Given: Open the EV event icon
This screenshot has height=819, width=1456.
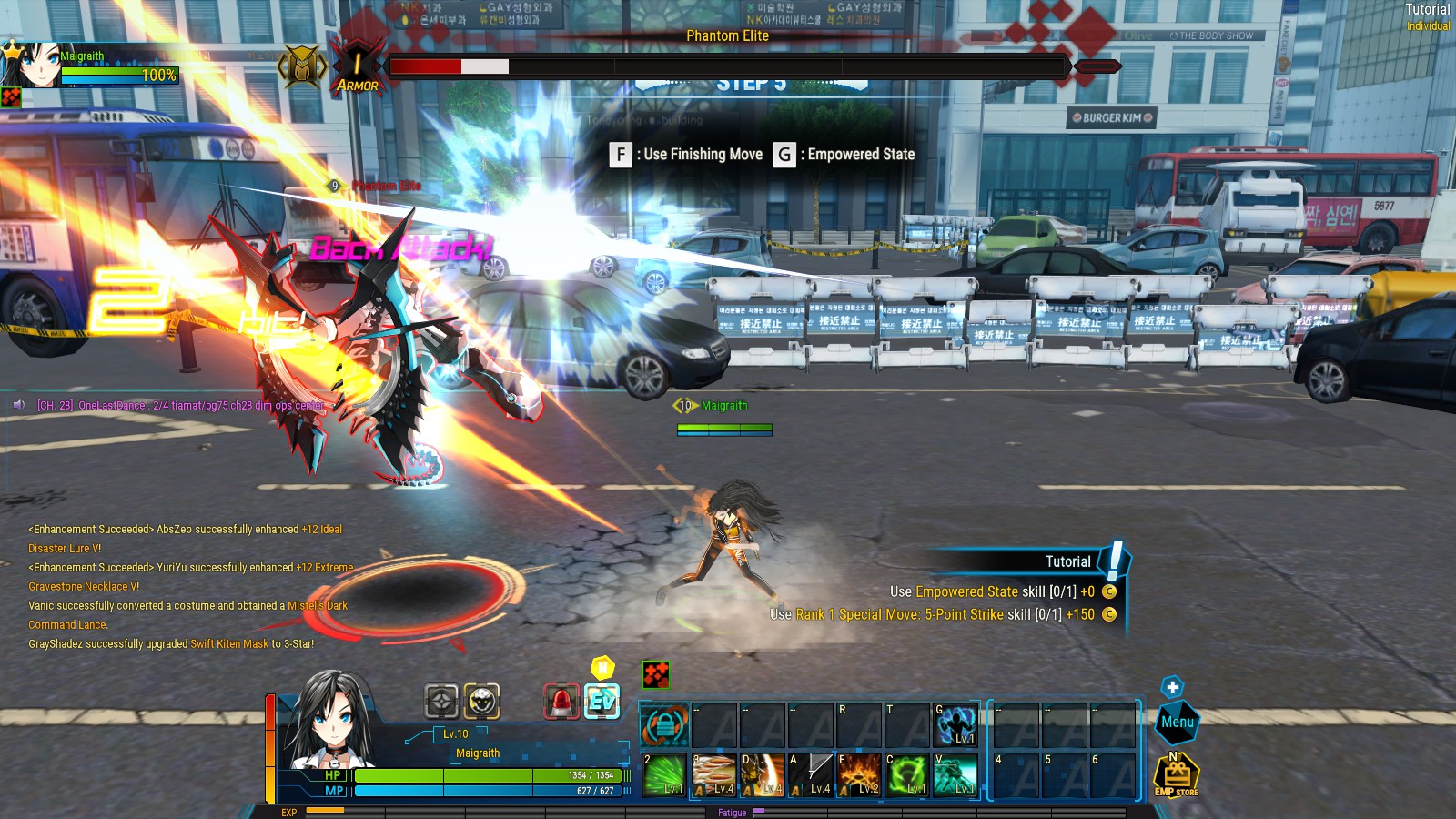Looking at the screenshot, I should point(602,702).
